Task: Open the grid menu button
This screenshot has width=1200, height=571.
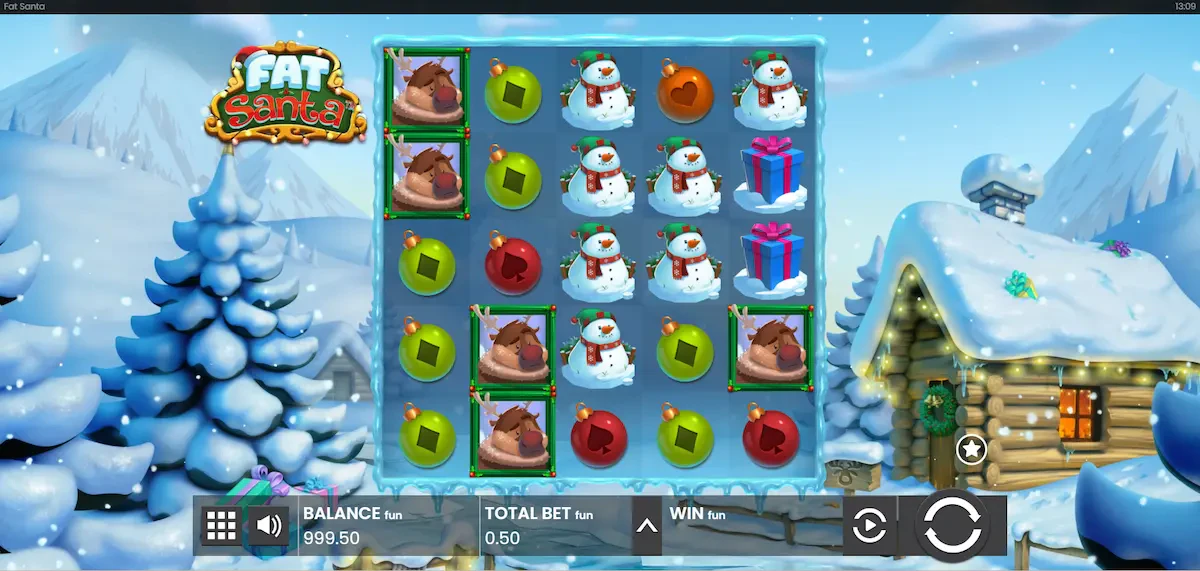Action: (221, 525)
